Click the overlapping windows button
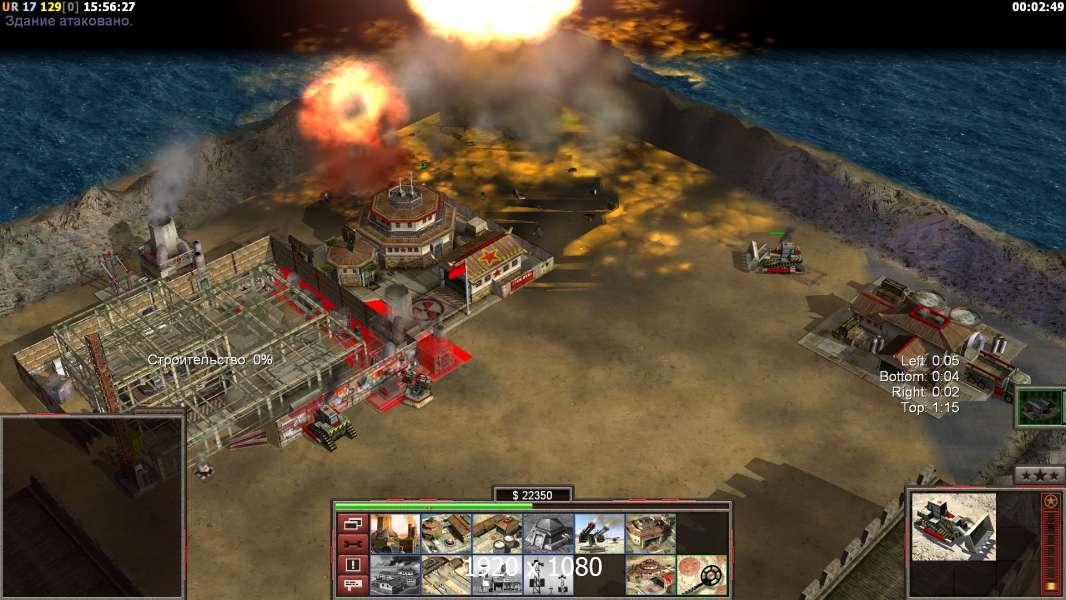Image resolution: width=1066 pixels, height=600 pixels. [x=352, y=523]
